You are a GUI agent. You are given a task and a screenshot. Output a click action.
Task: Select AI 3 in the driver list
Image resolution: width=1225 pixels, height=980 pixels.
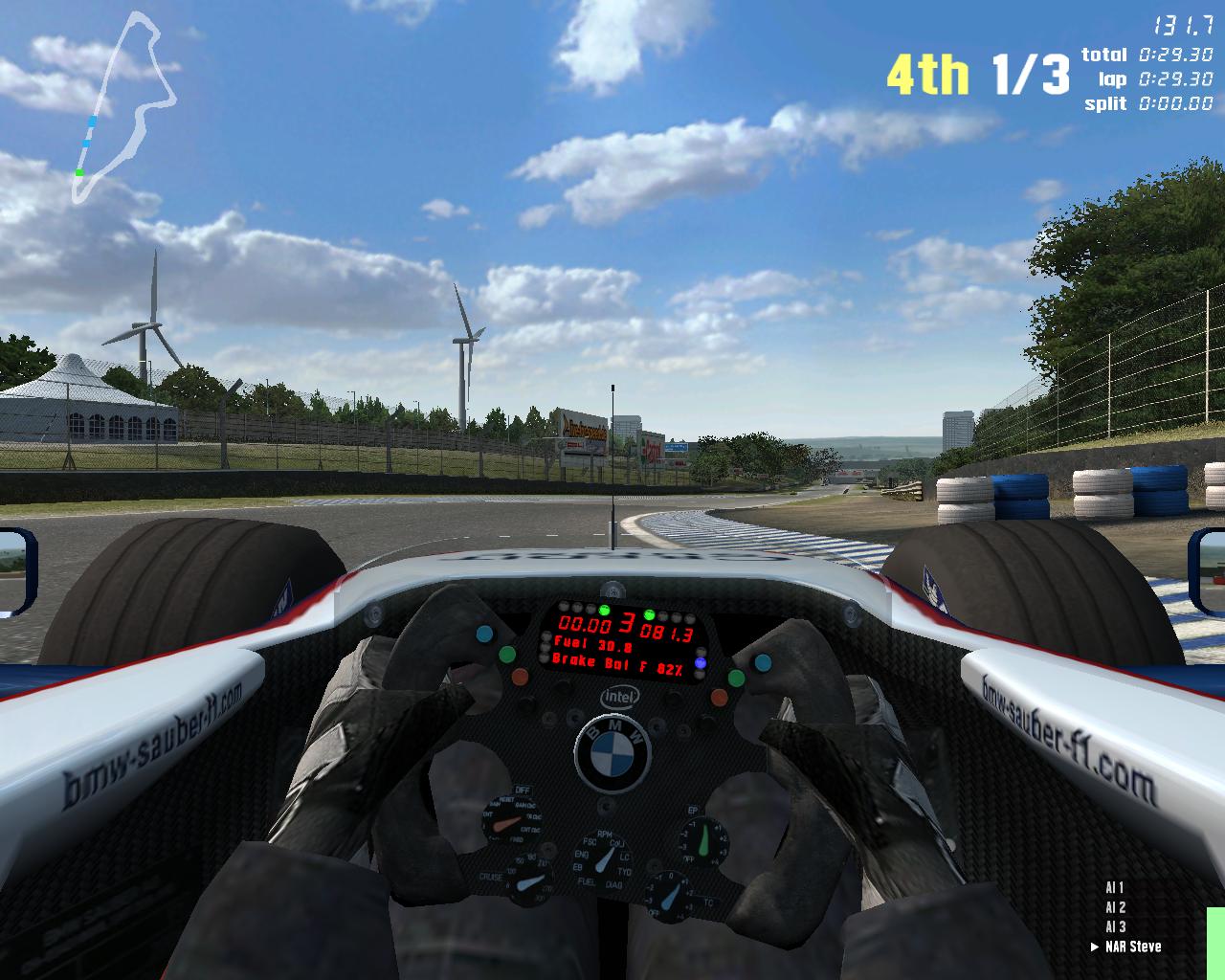click(x=1115, y=926)
